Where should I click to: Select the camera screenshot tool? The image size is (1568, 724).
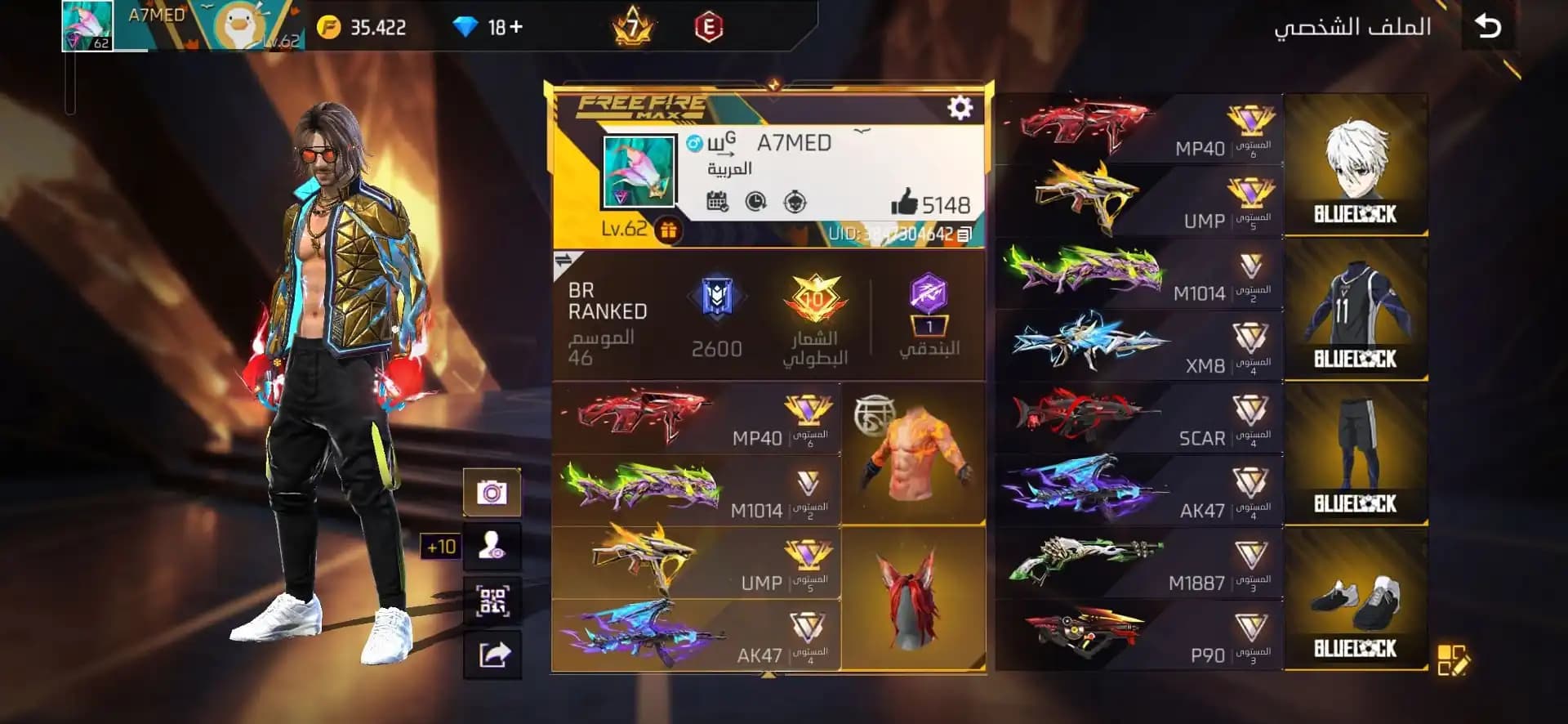pos(493,490)
